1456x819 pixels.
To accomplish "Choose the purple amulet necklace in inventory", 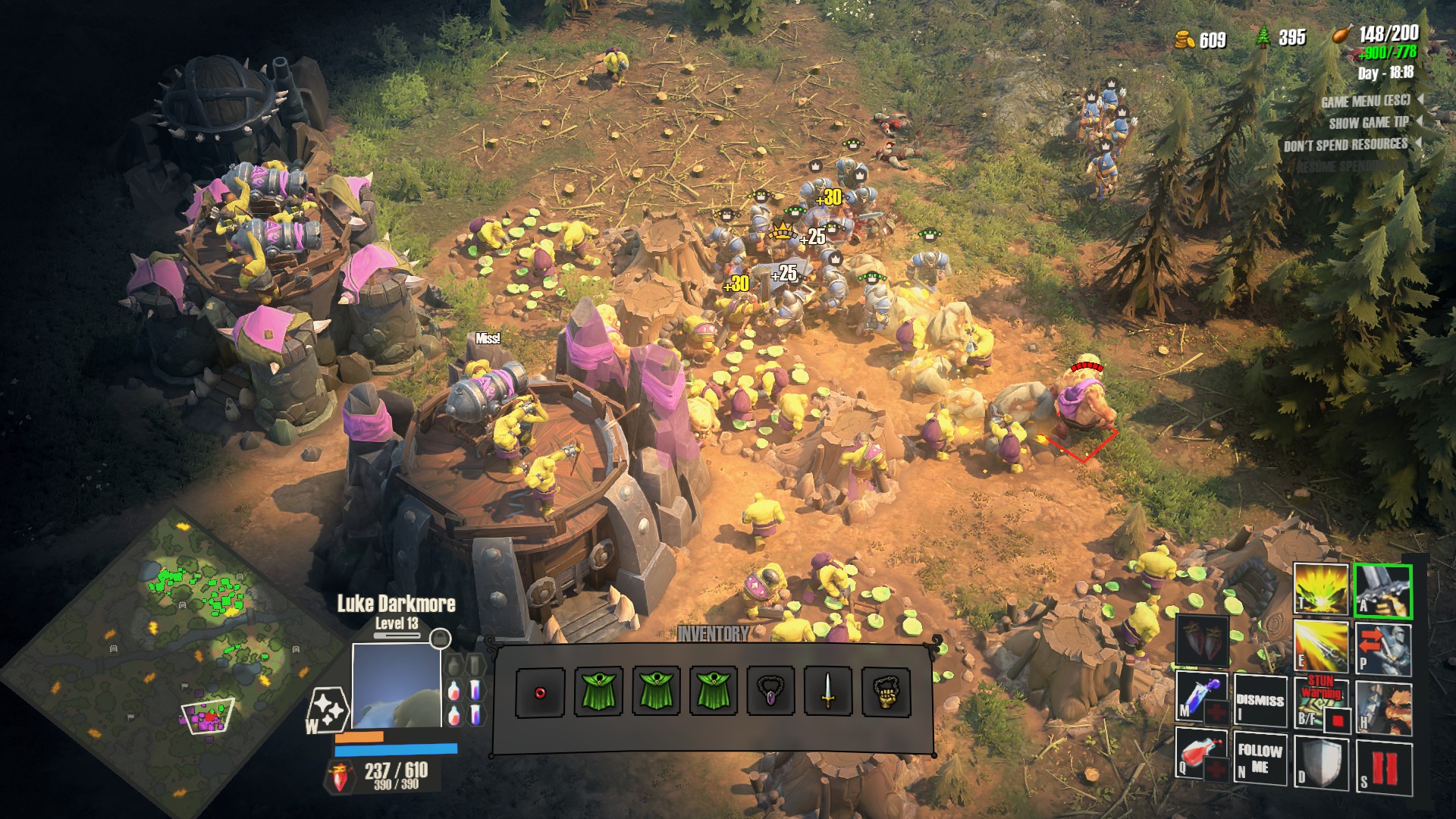I will pos(770,692).
